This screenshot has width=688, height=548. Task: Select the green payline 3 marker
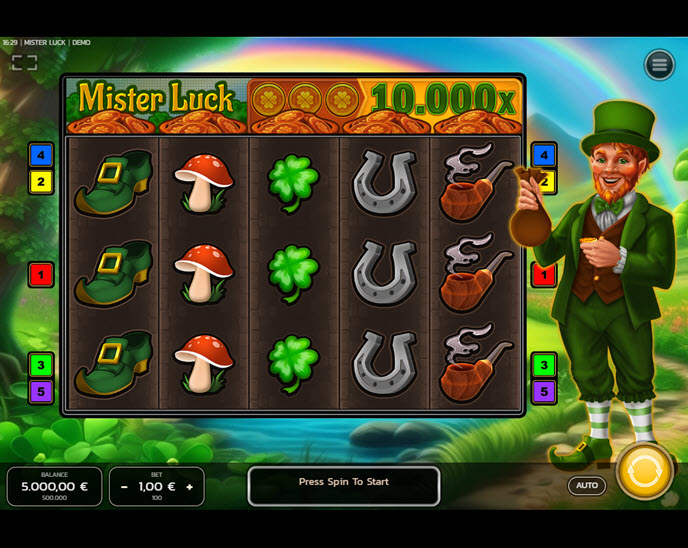41,364
